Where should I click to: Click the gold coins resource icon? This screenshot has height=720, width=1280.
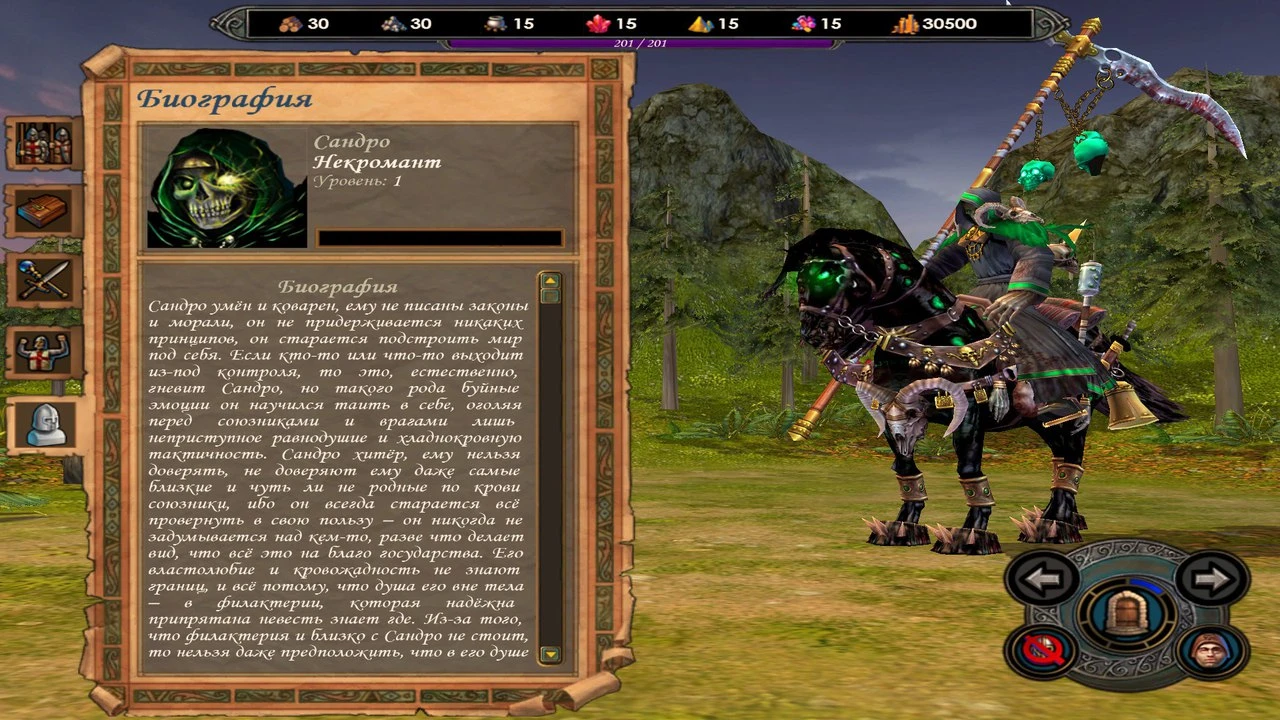point(903,22)
